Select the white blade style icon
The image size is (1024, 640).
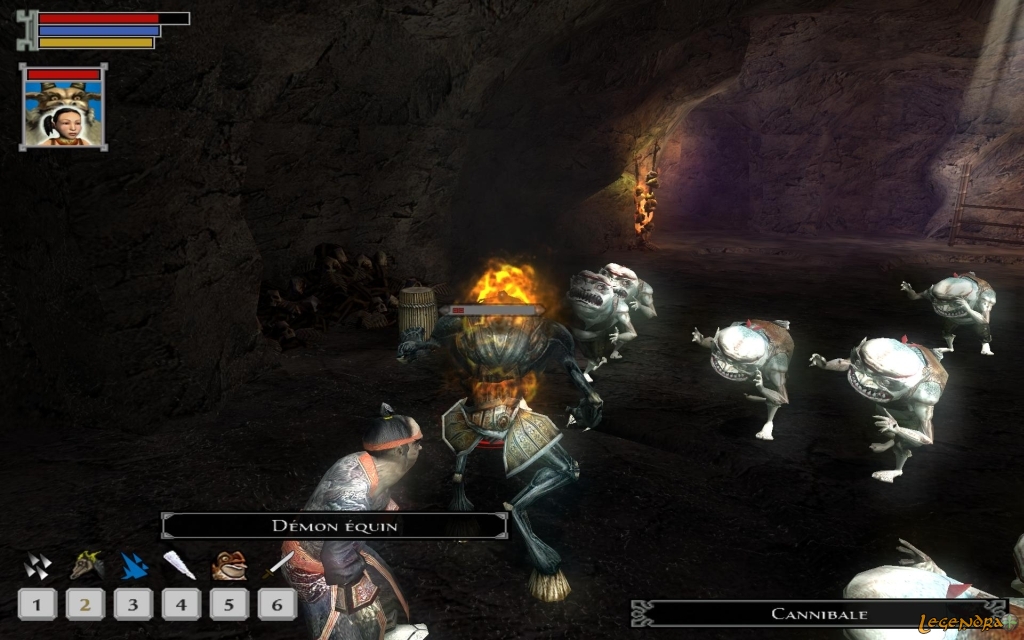click(181, 567)
